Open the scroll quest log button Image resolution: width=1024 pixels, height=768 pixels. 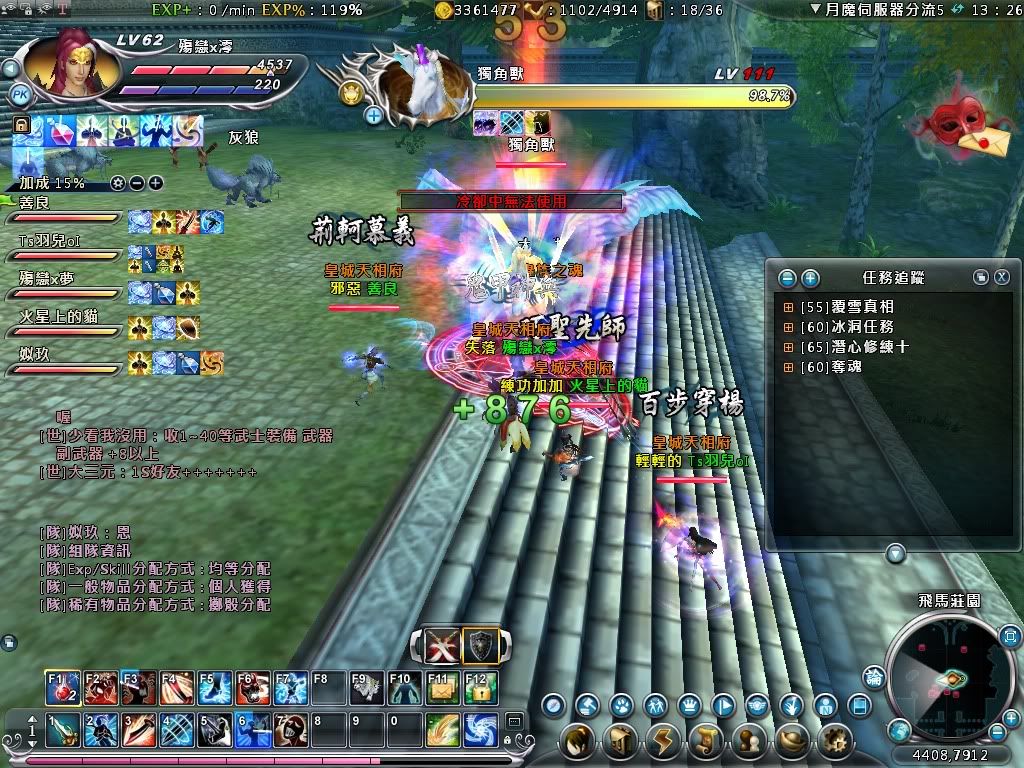(706, 741)
